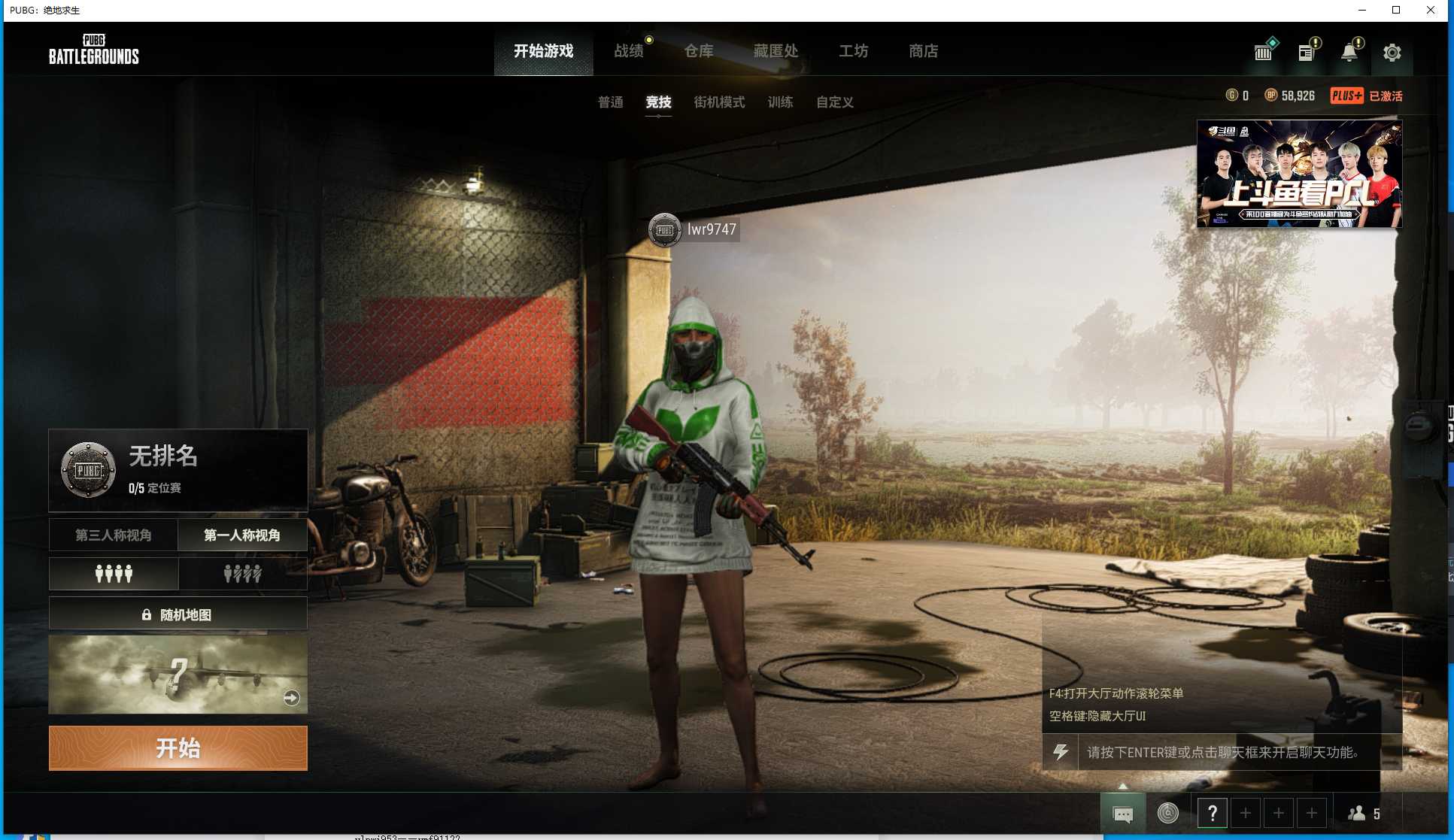Click the social @ channel icon
The width and height of the screenshot is (1454, 840).
(1166, 813)
